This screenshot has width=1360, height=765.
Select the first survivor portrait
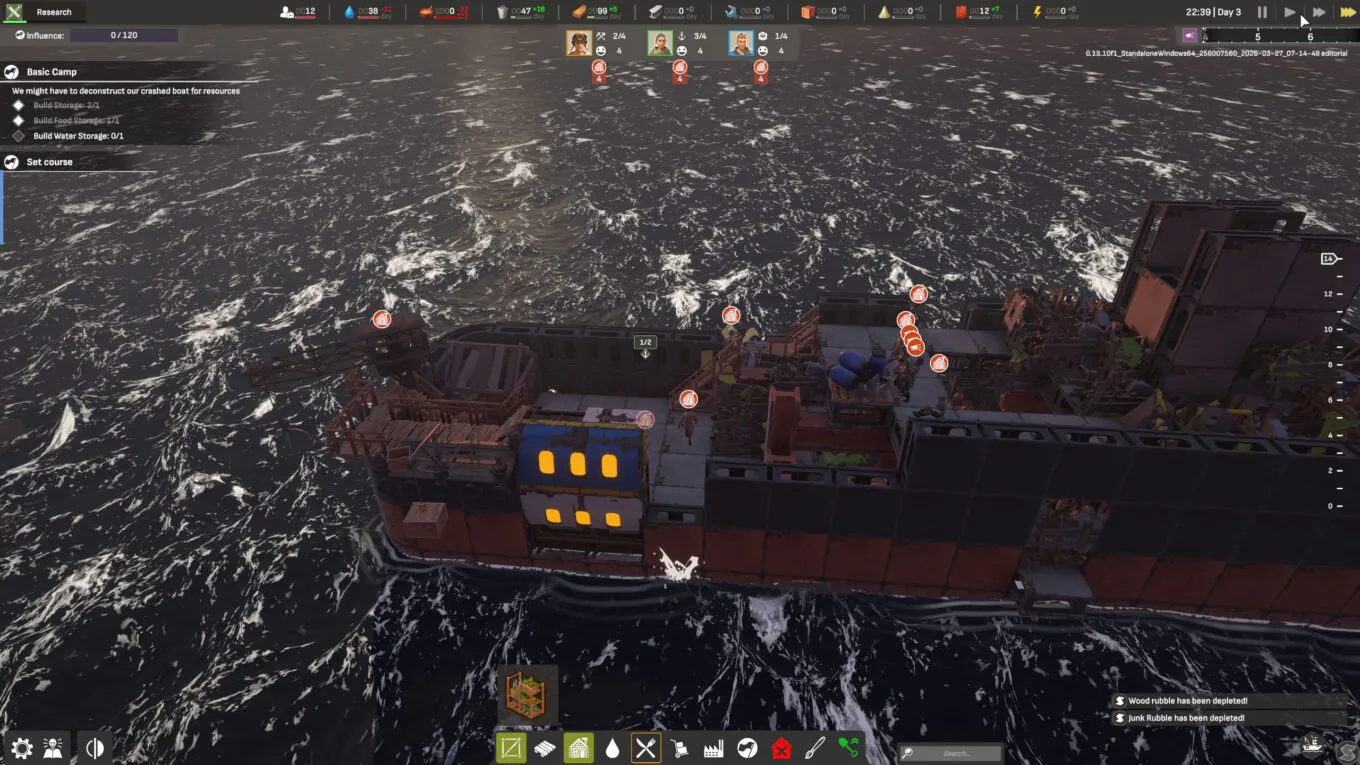click(578, 43)
